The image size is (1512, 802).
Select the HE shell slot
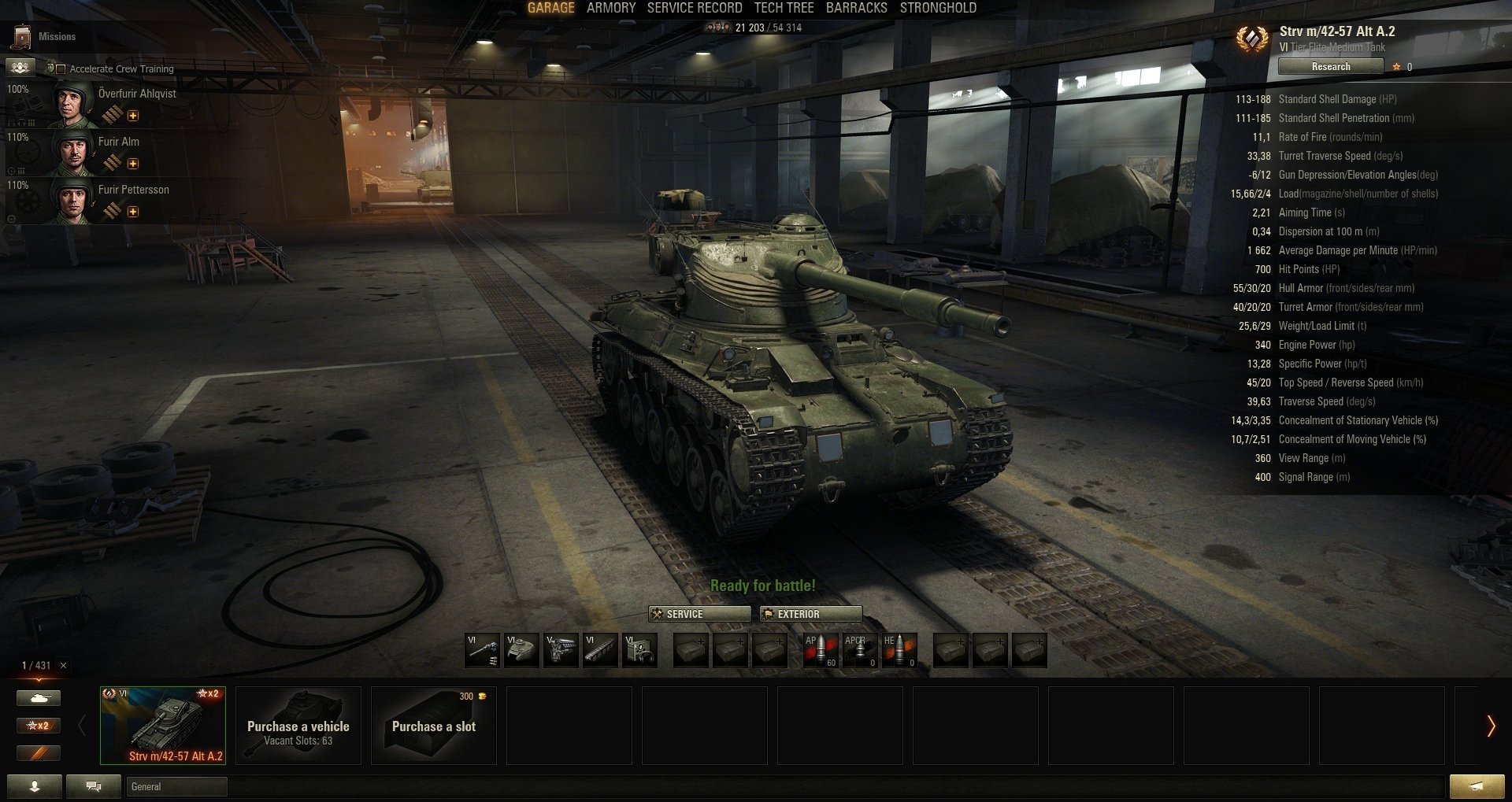(899, 651)
